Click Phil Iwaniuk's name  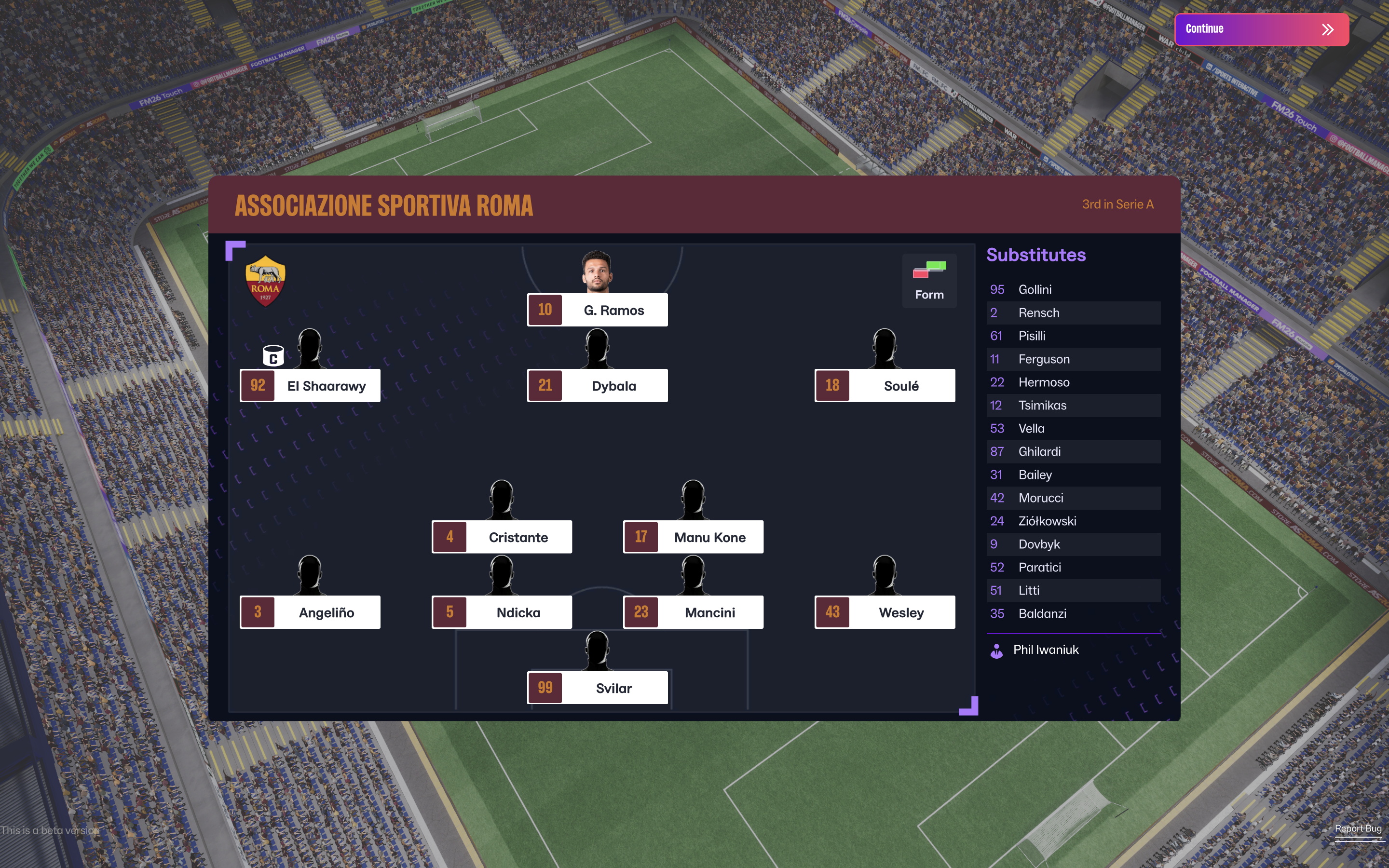click(x=1046, y=650)
